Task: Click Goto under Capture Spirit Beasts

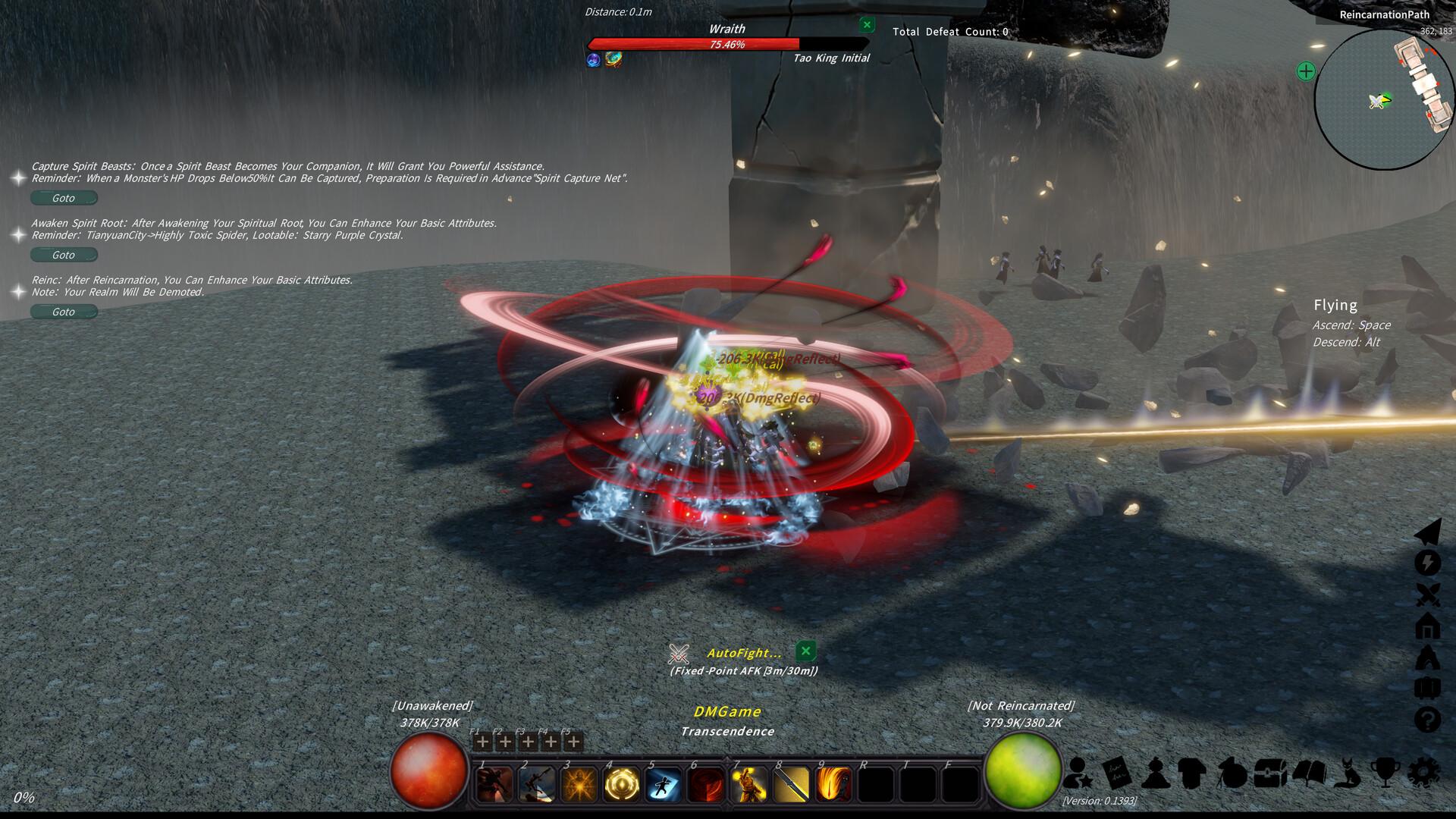Action: (64, 198)
